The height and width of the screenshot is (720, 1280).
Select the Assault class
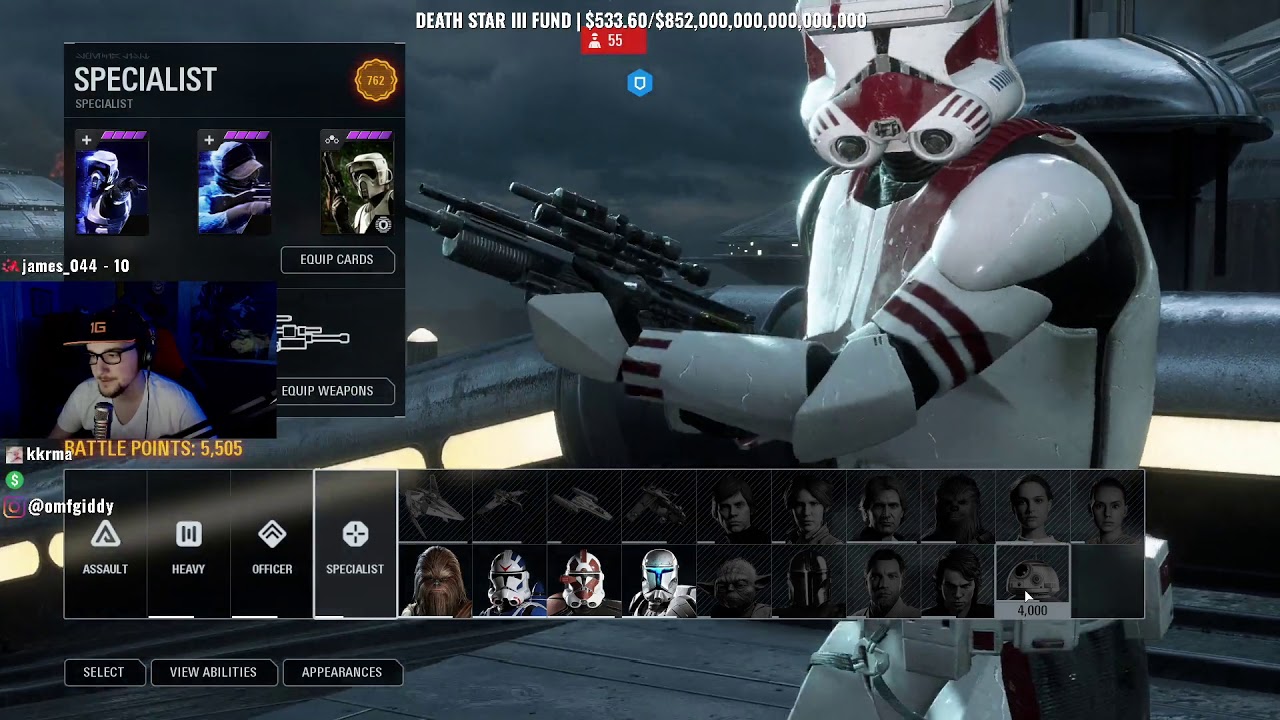[105, 545]
